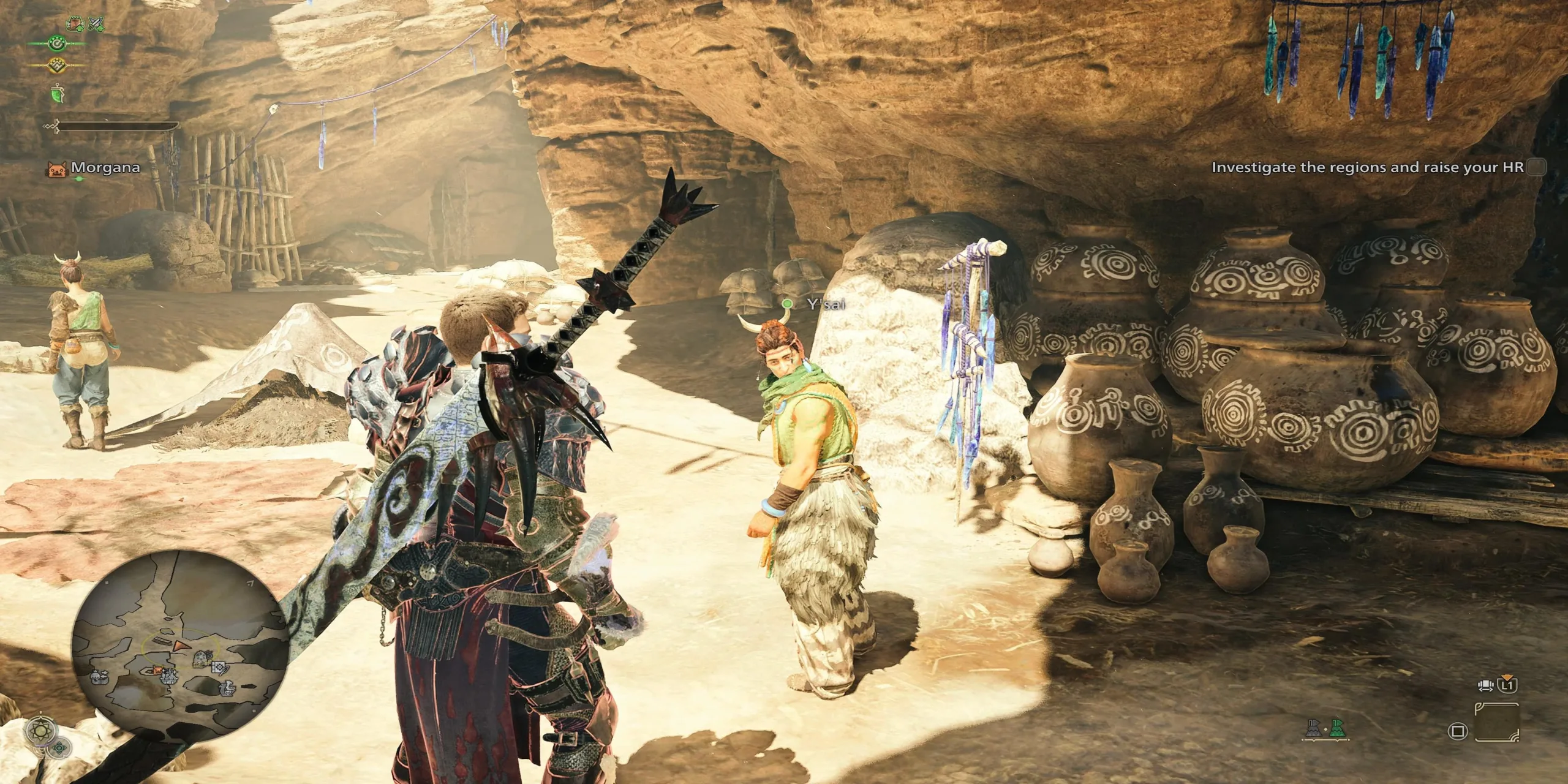Click the golden diamond emblem below it
1568x784 pixels.
[56, 66]
